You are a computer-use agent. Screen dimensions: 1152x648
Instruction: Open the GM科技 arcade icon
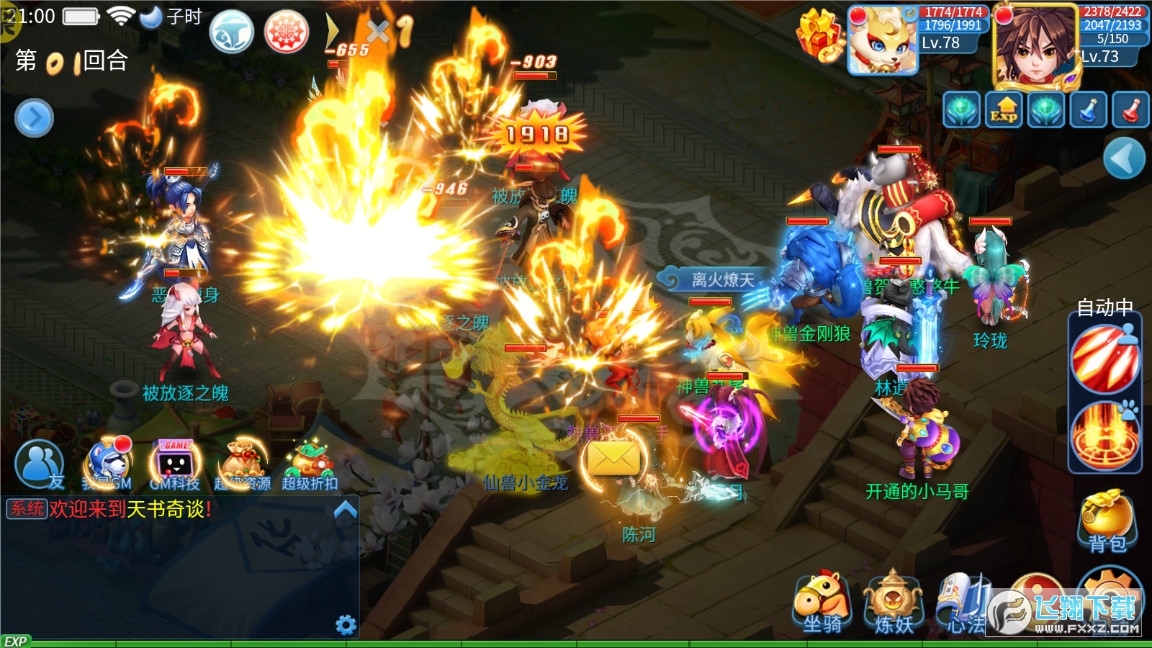(x=174, y=464)
